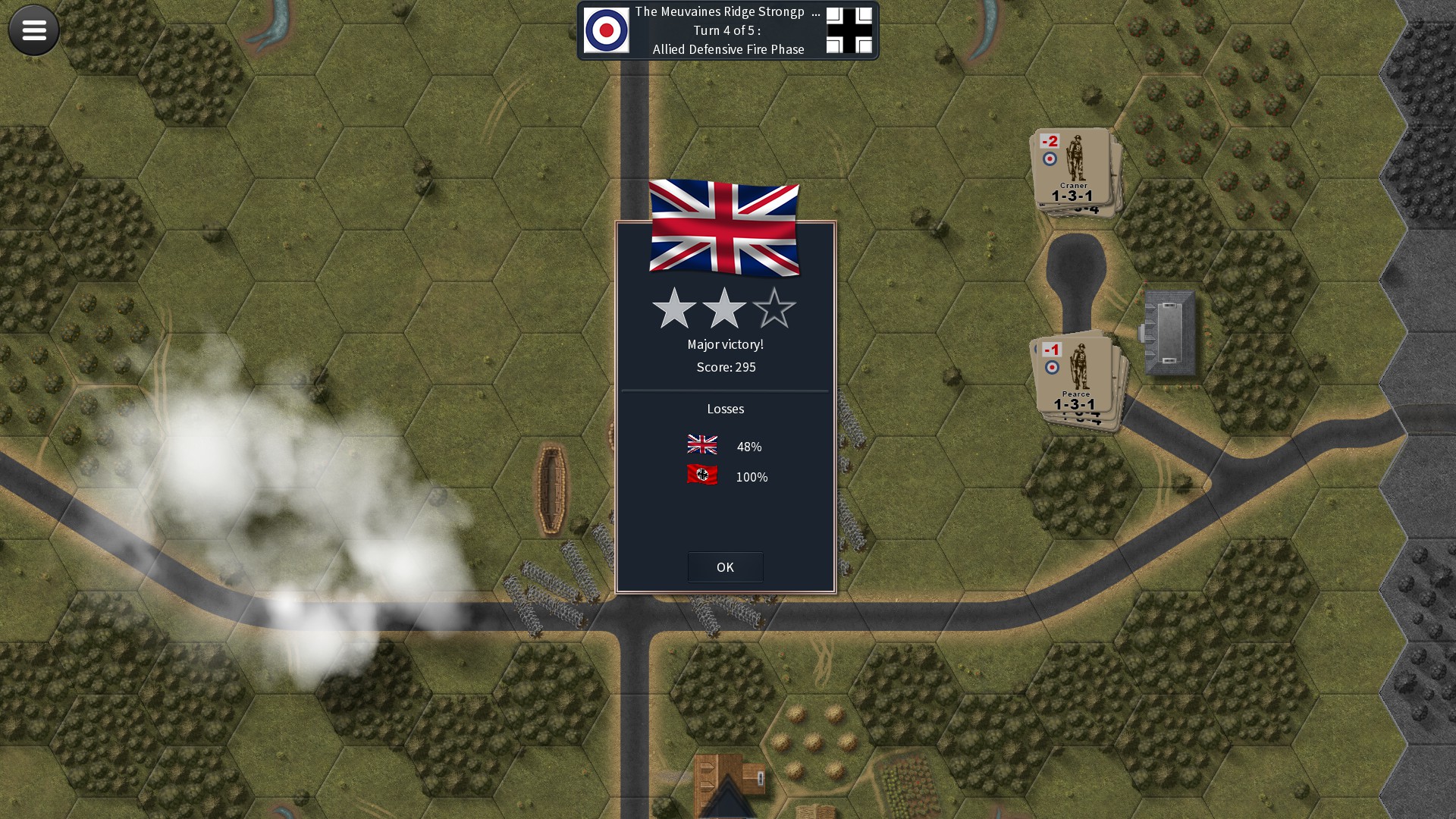This screenshot has height=819, width=1456.
Task: Click the -1 marker on Pearce's stack
Action: tap(1052, 349)
